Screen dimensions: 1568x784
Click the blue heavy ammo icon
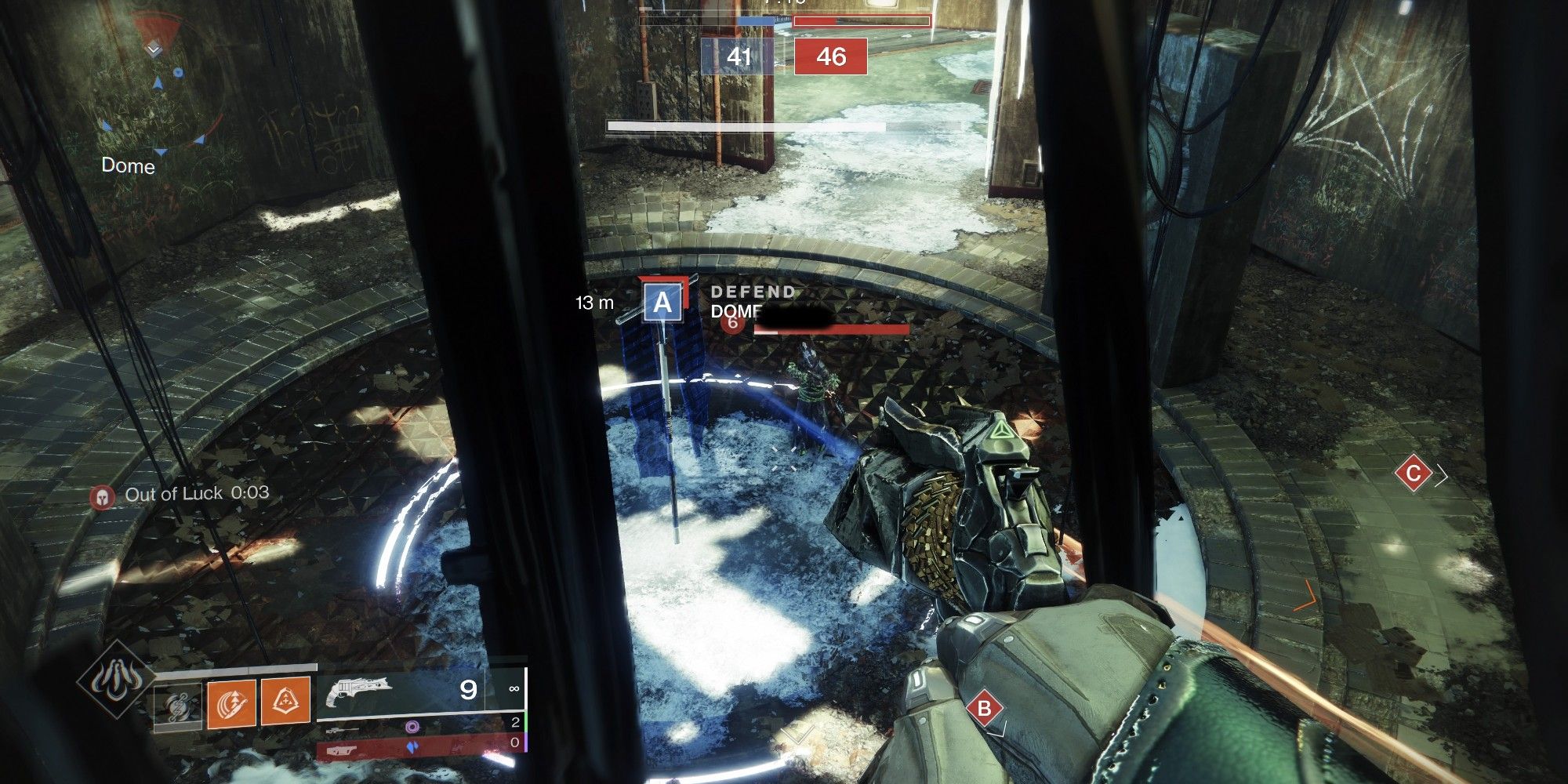click(413, 747)
